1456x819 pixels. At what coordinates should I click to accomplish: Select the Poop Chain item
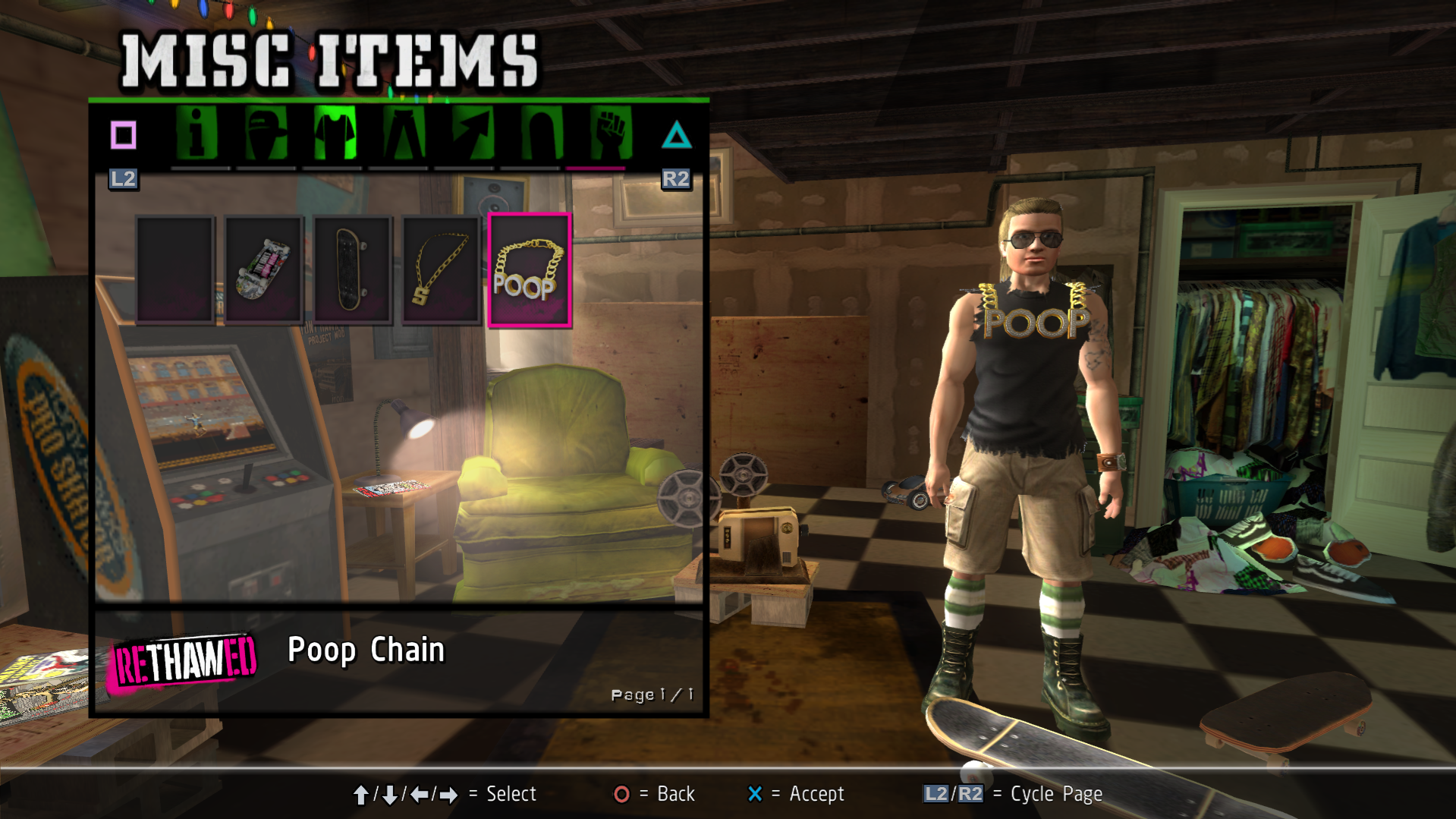click(530, 270)
